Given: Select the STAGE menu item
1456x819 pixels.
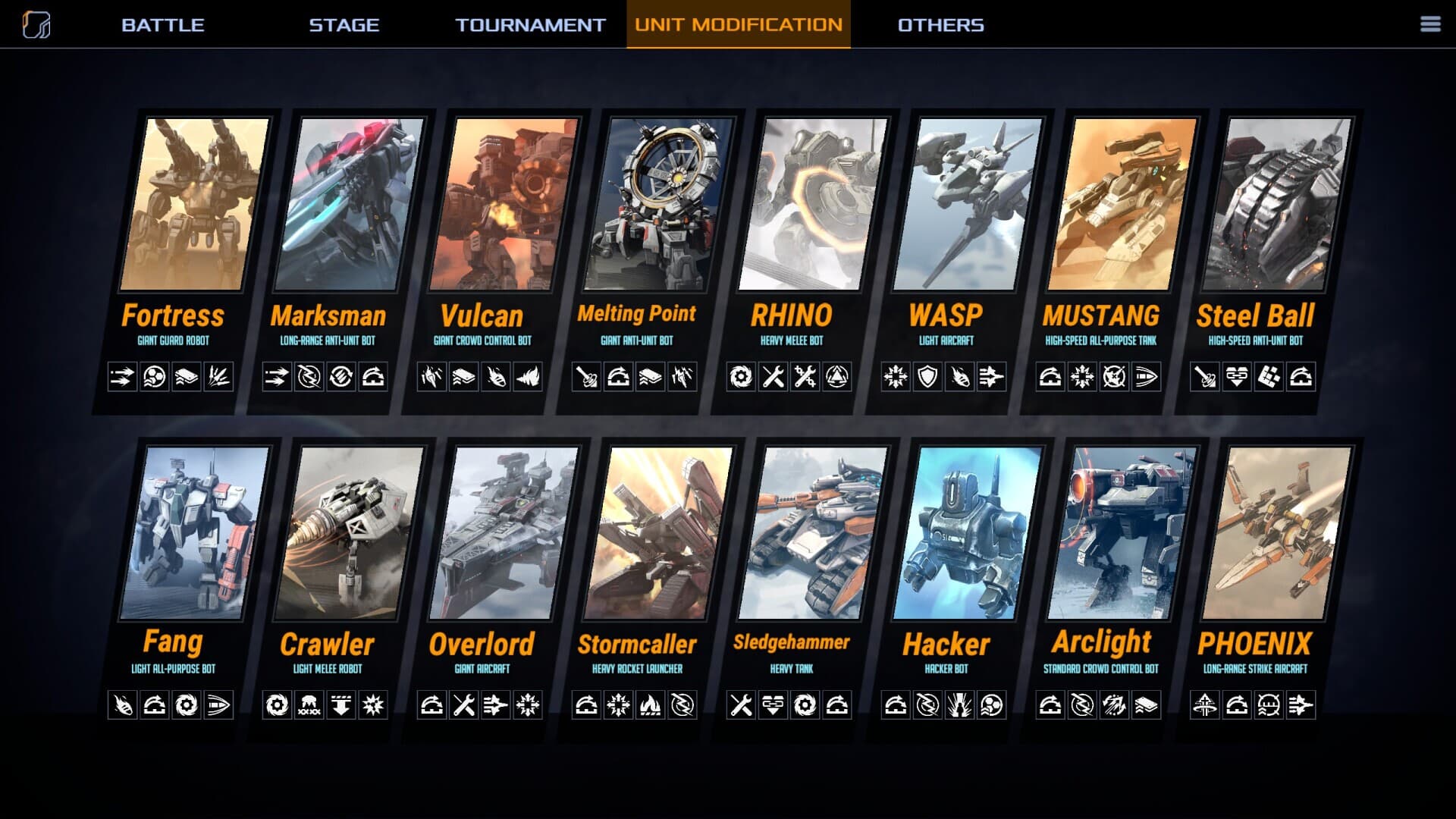Looking at the screenshot, I should [343, 24].
